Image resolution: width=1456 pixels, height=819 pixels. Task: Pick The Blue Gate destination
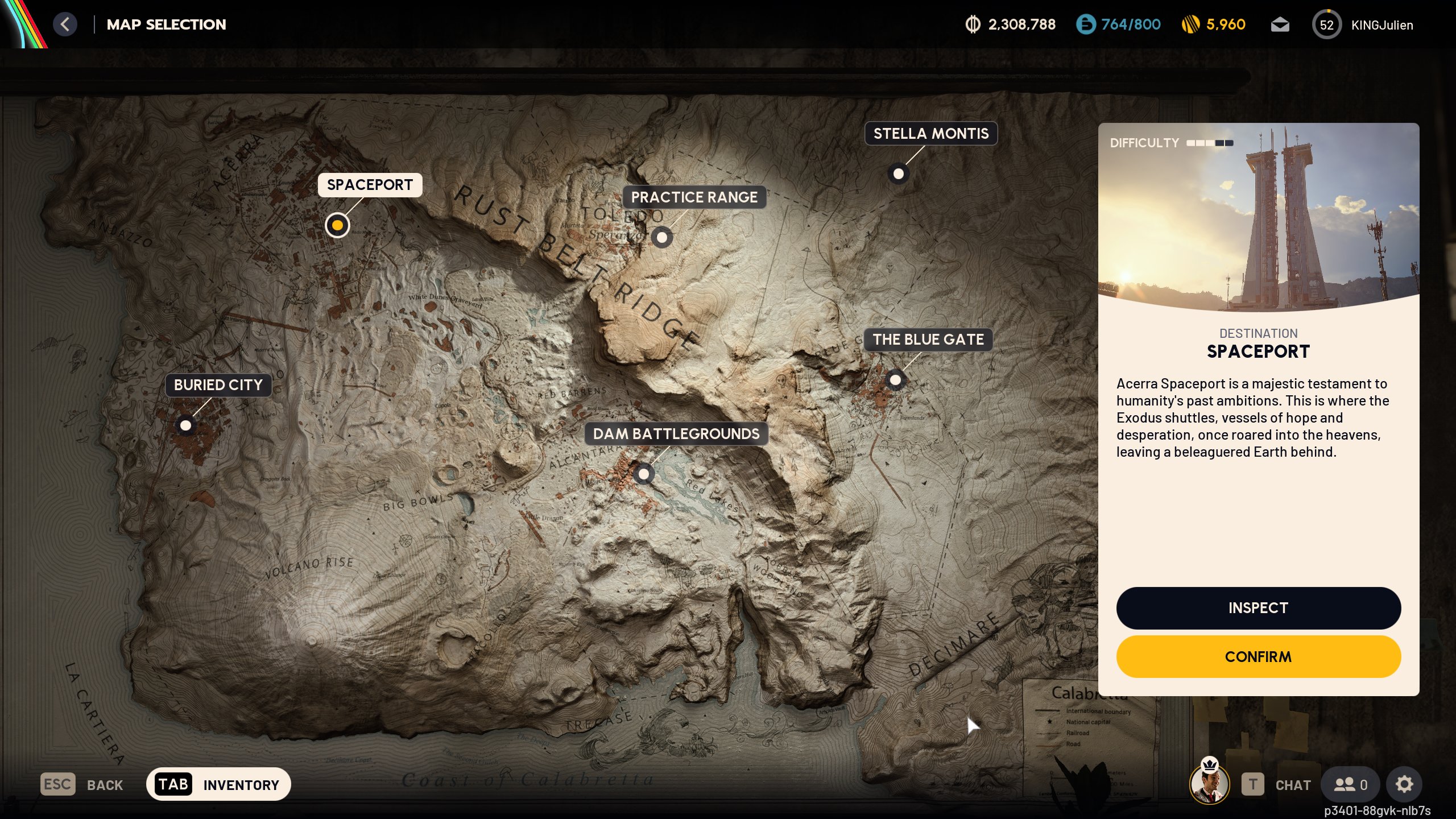click(x=895, y=379)
